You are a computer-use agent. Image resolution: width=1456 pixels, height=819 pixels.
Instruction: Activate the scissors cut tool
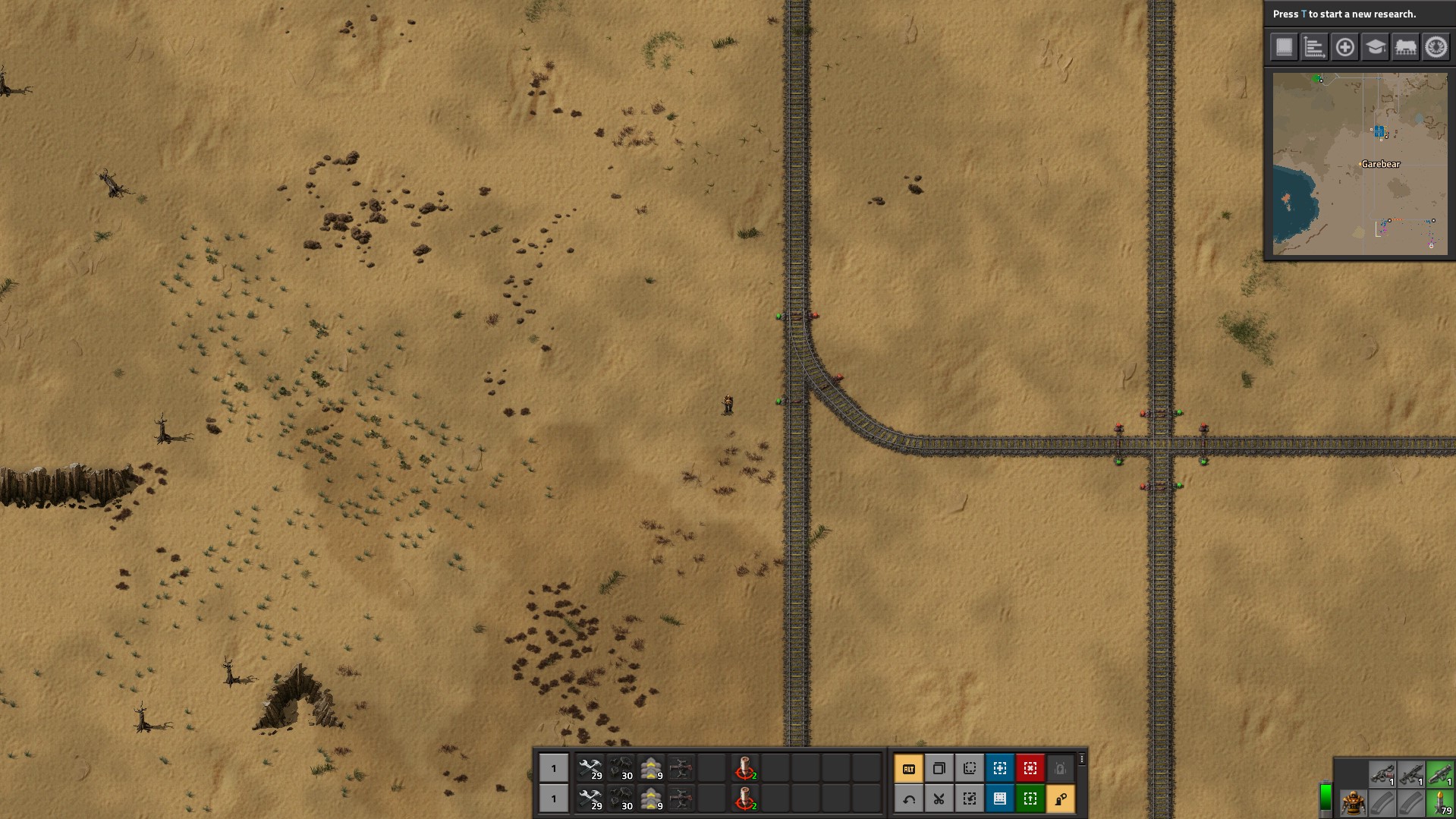[939, 799]
